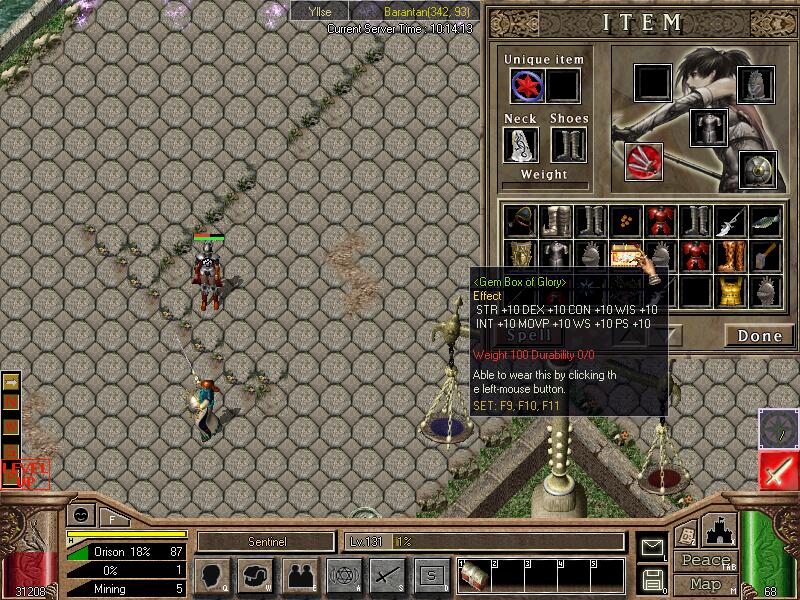Select the chest in the first quickslot
800x600 pixels.
click(473, 577)
